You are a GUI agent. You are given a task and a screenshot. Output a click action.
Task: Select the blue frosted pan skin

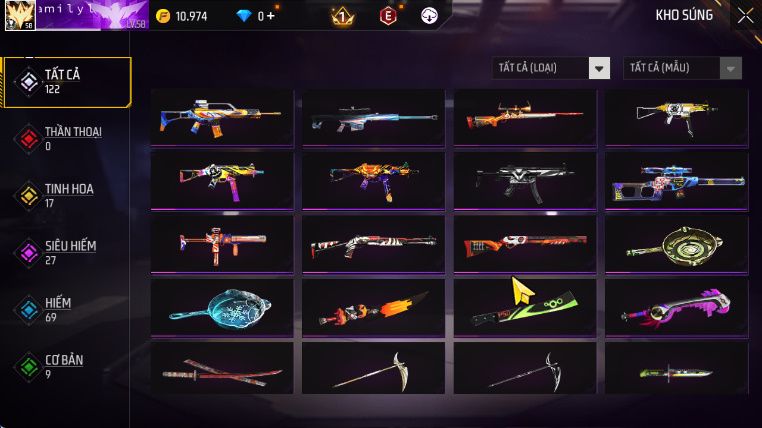[x=222, y=306]
